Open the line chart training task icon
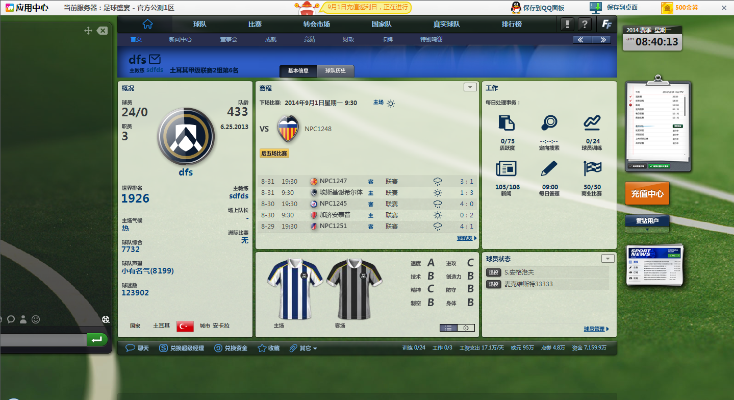This screenshot has height=400, width=734. click(592, 124)
